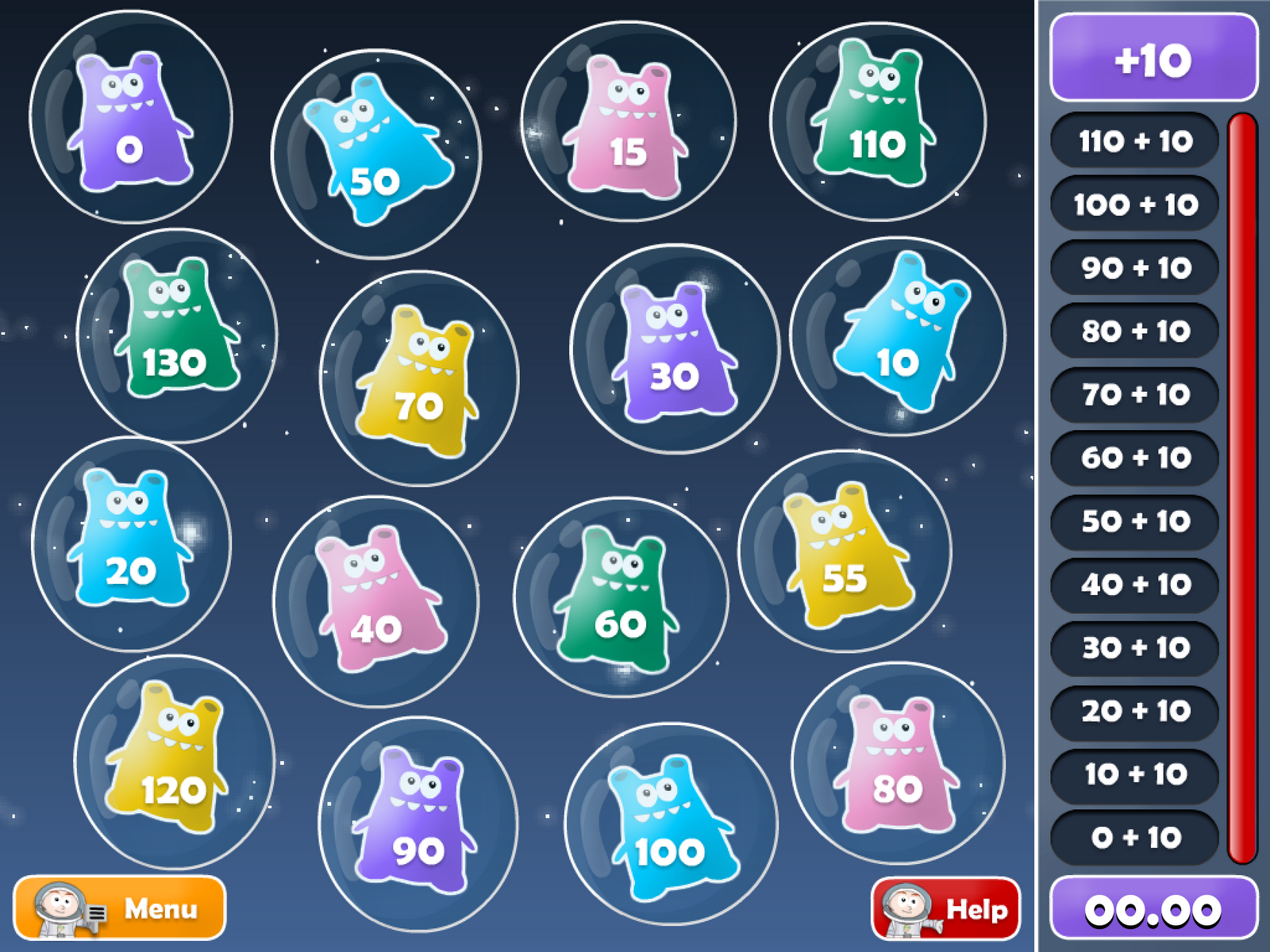Pick the 40 + 10 answer option
Screen dimensions: 1270x952
tap(1133, 585)
